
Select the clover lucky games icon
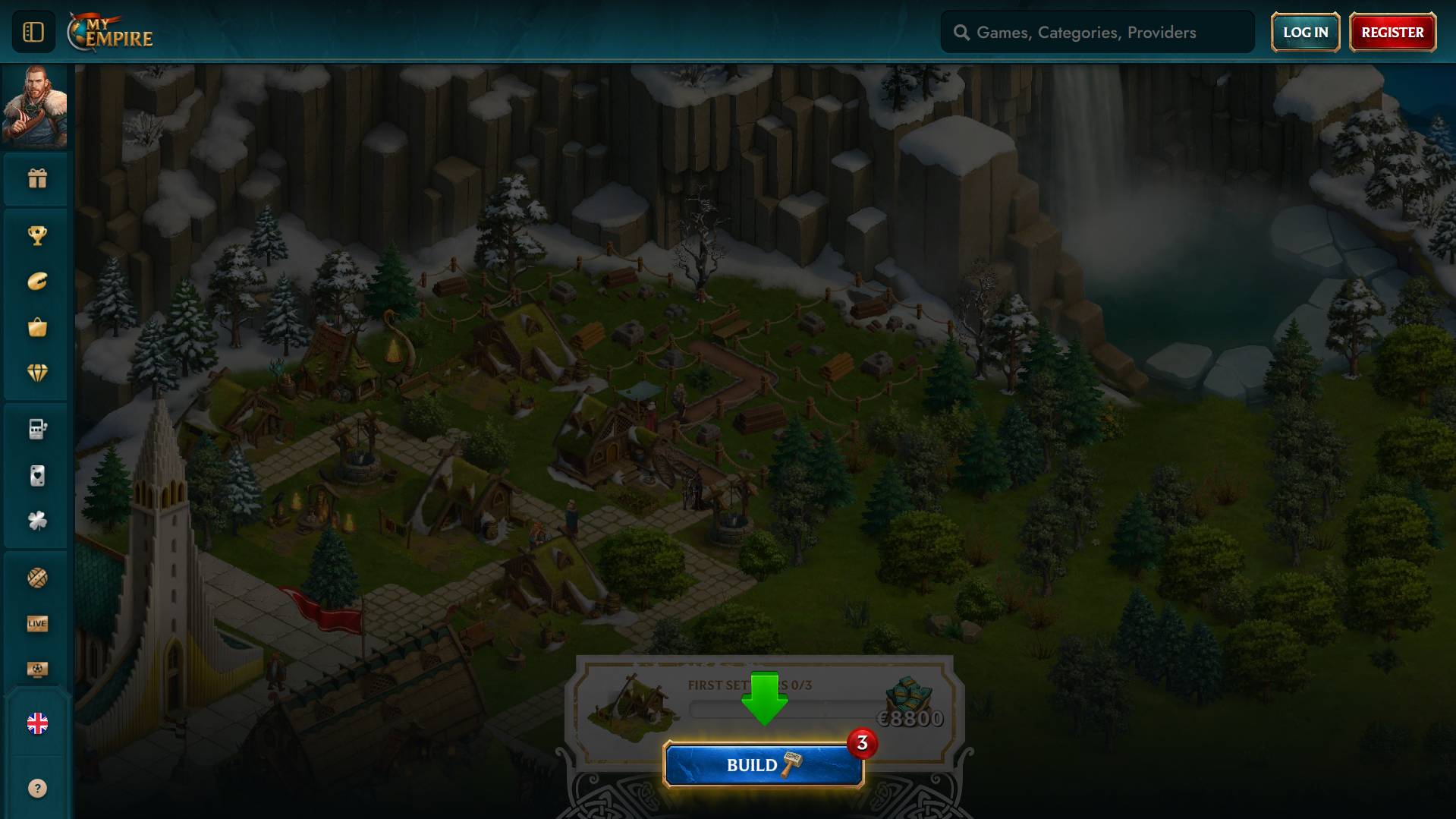tap(37, 521)
